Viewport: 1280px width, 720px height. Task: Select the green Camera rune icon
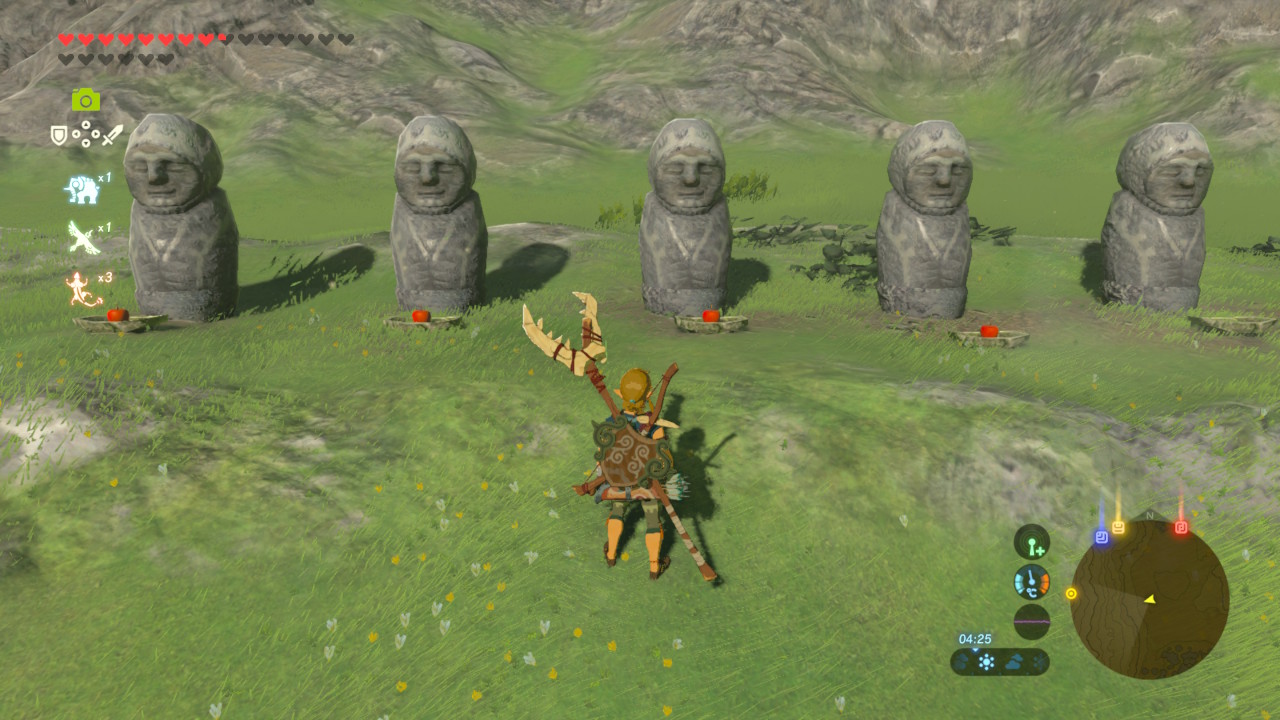click(x=86, y=99)
